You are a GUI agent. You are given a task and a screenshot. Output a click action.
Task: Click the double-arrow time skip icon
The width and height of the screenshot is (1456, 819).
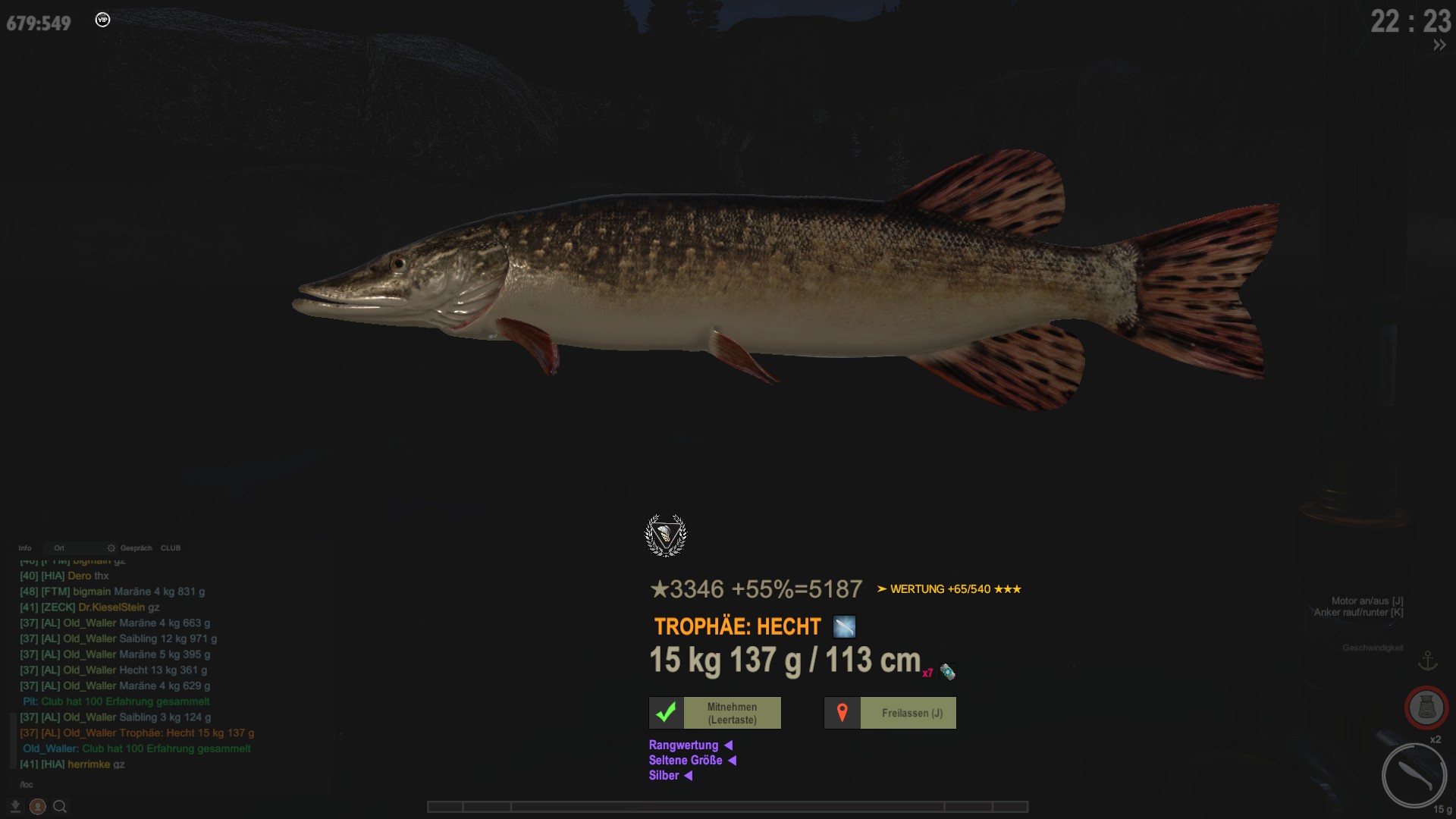[x=1439, y=45]
